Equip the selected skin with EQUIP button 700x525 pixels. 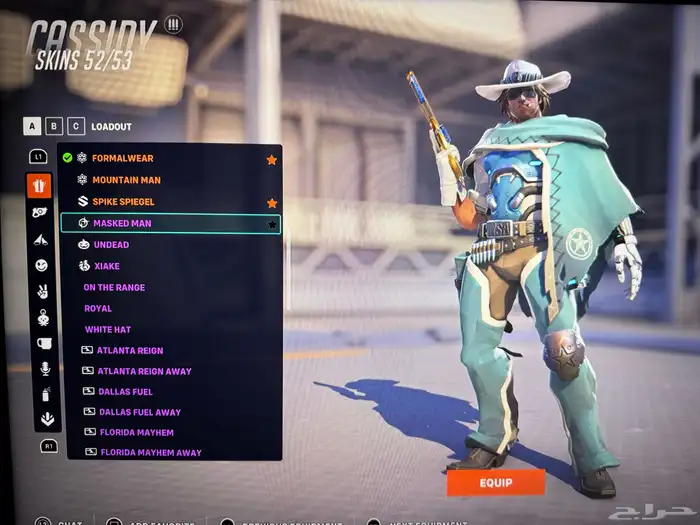495,482
